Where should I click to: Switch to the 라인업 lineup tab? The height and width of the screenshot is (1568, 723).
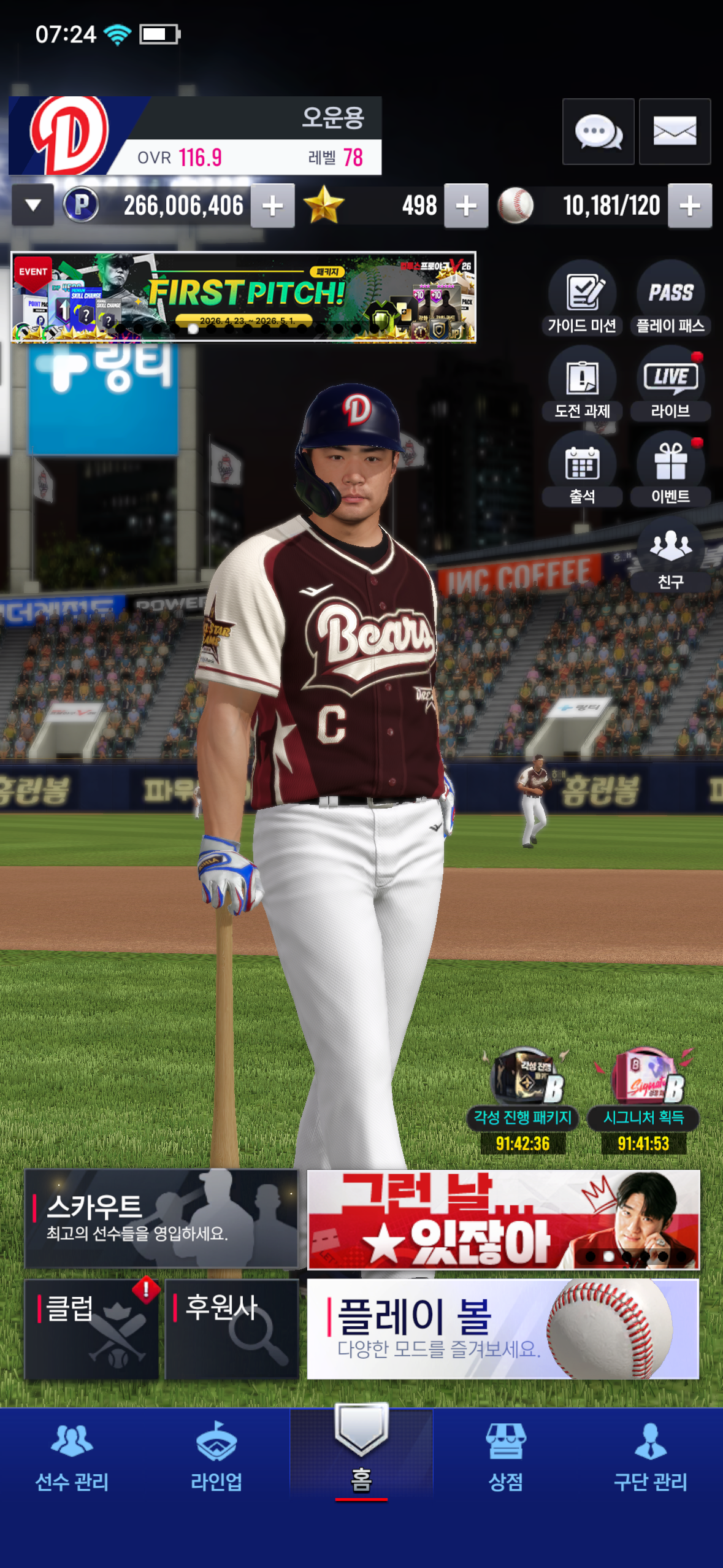[x=216, y=1456]
